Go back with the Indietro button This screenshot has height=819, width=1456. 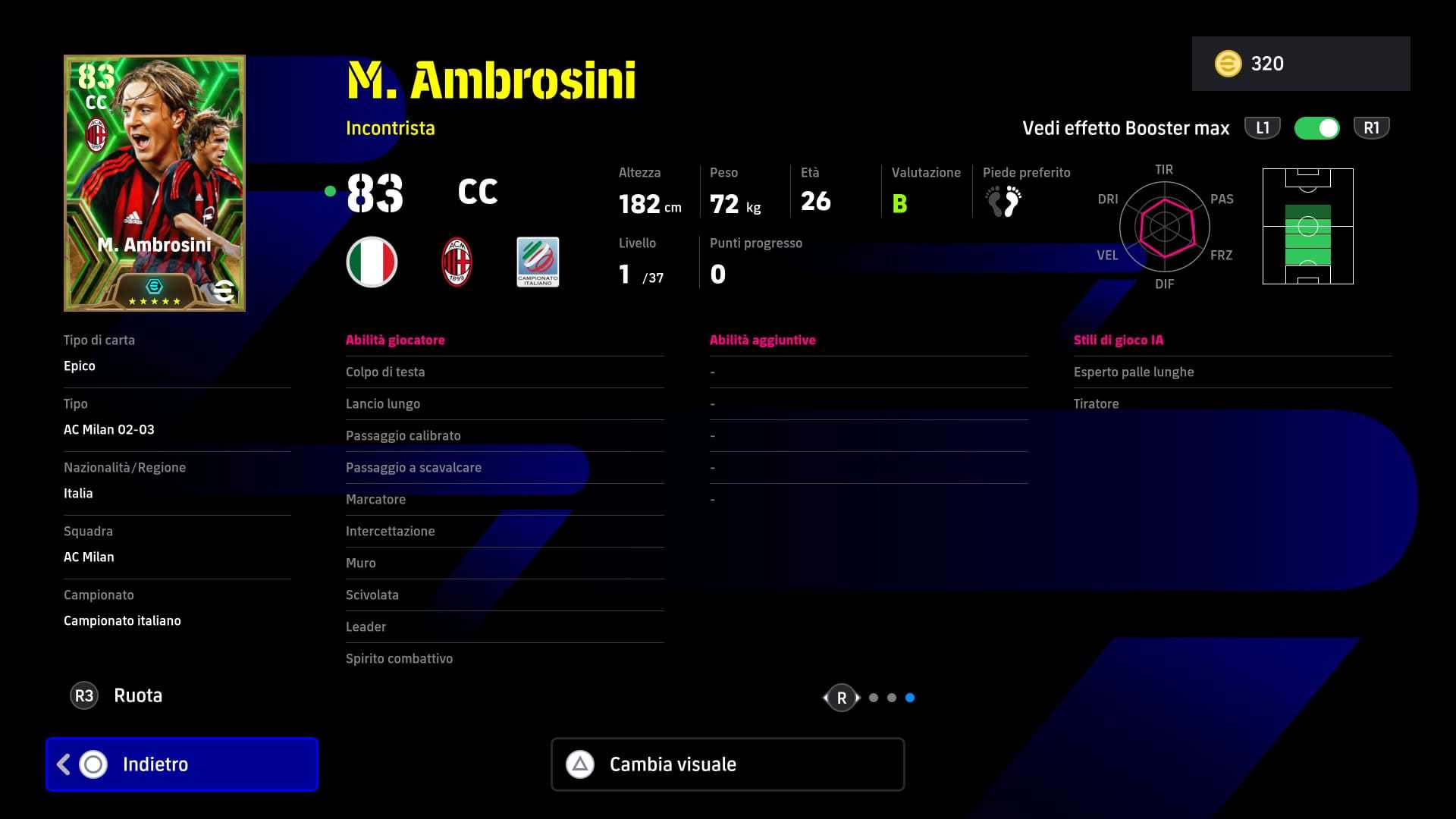[x=182, y=764]
